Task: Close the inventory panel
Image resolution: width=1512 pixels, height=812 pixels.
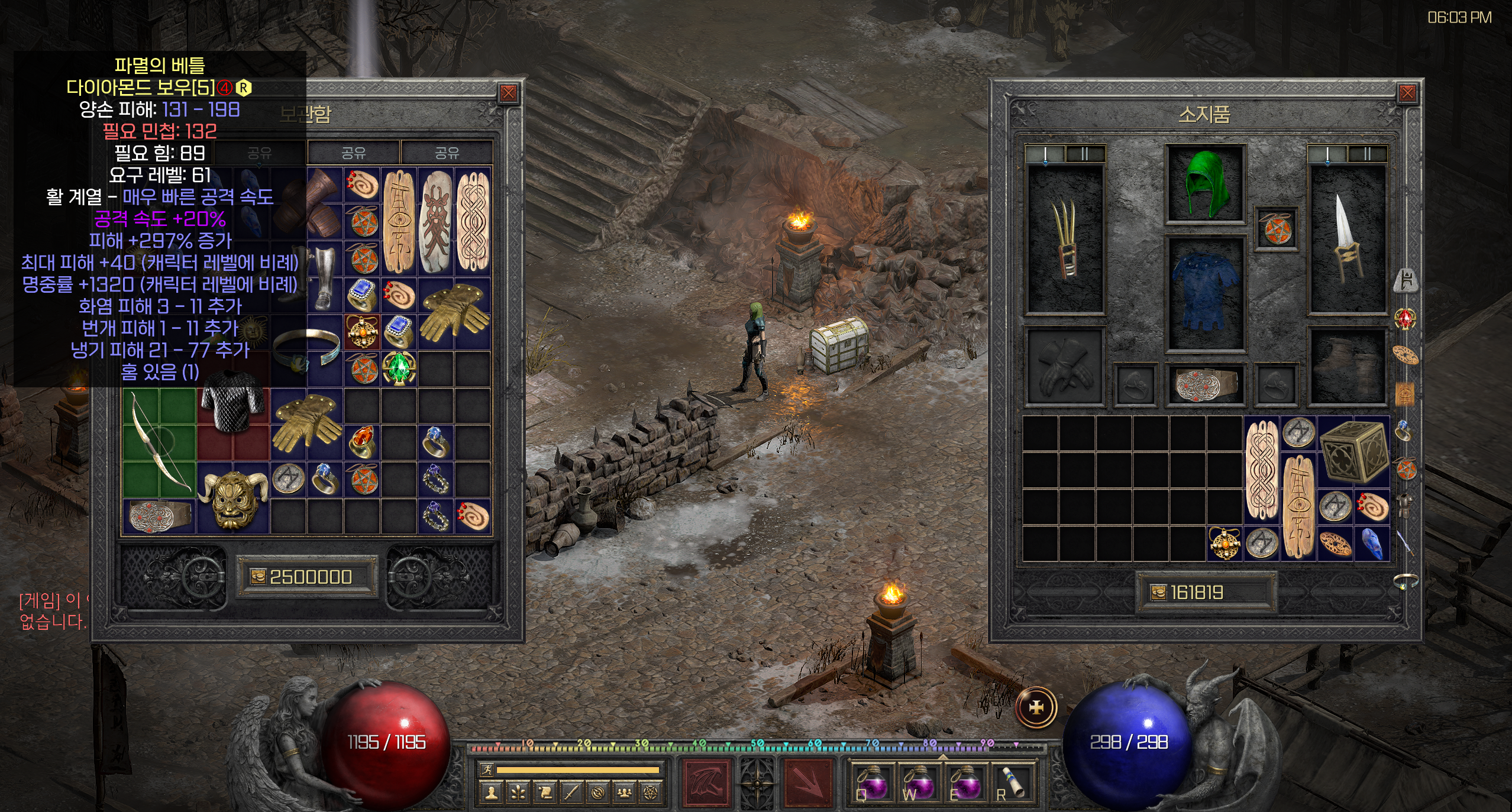Action: 1408,93
